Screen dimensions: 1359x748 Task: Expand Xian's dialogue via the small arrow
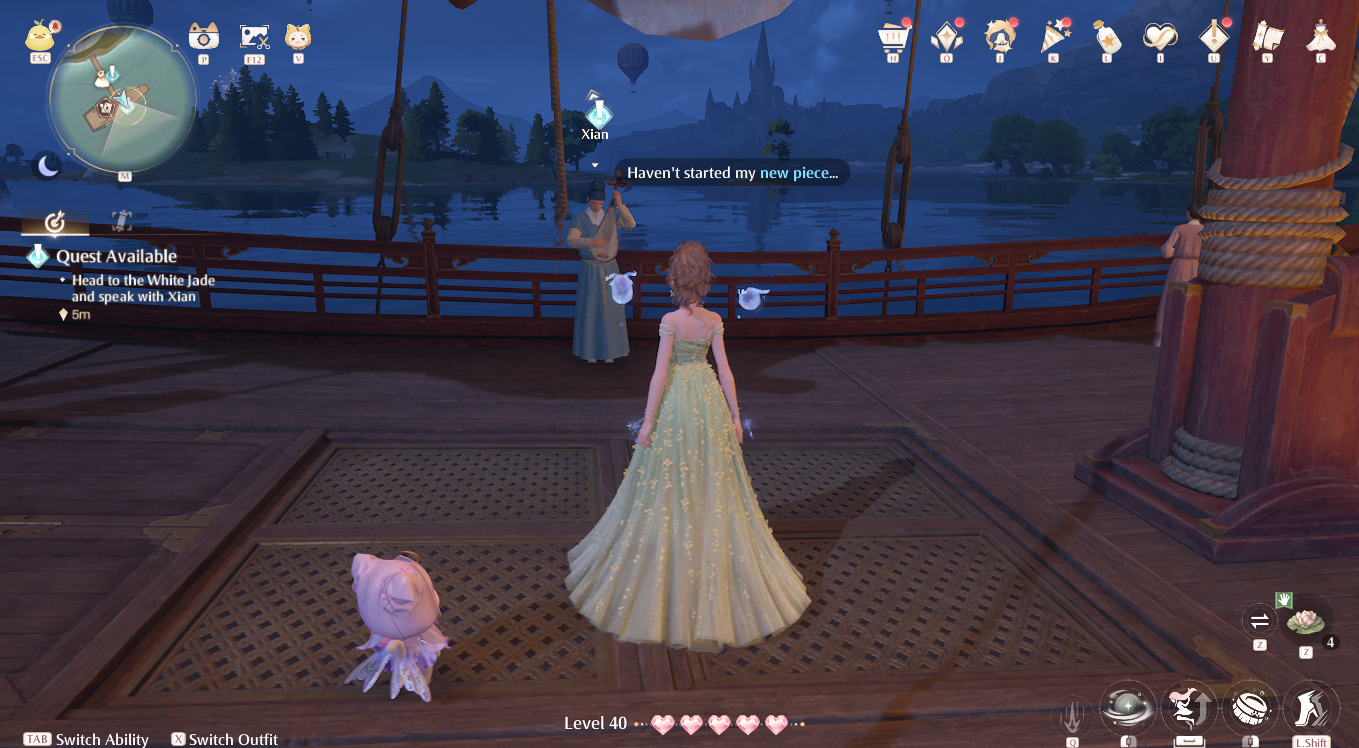click(x=595, y=162)
